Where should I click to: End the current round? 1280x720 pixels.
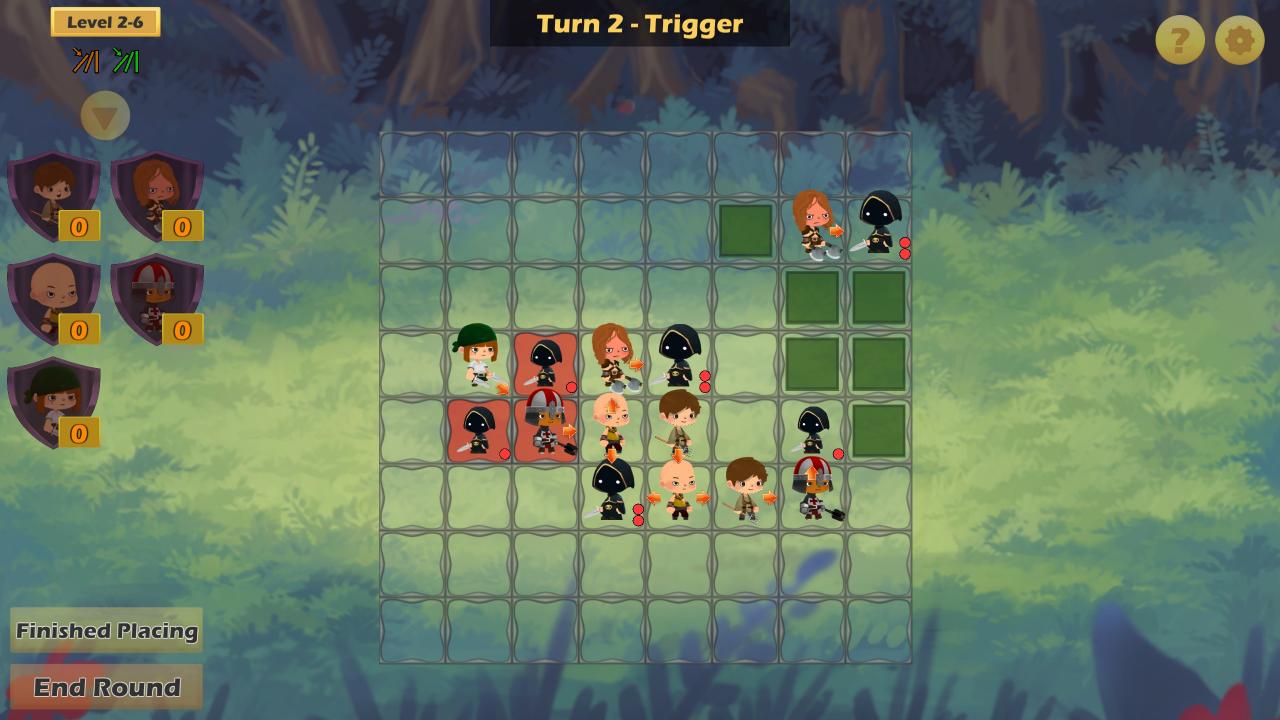[x=106, y=687]
